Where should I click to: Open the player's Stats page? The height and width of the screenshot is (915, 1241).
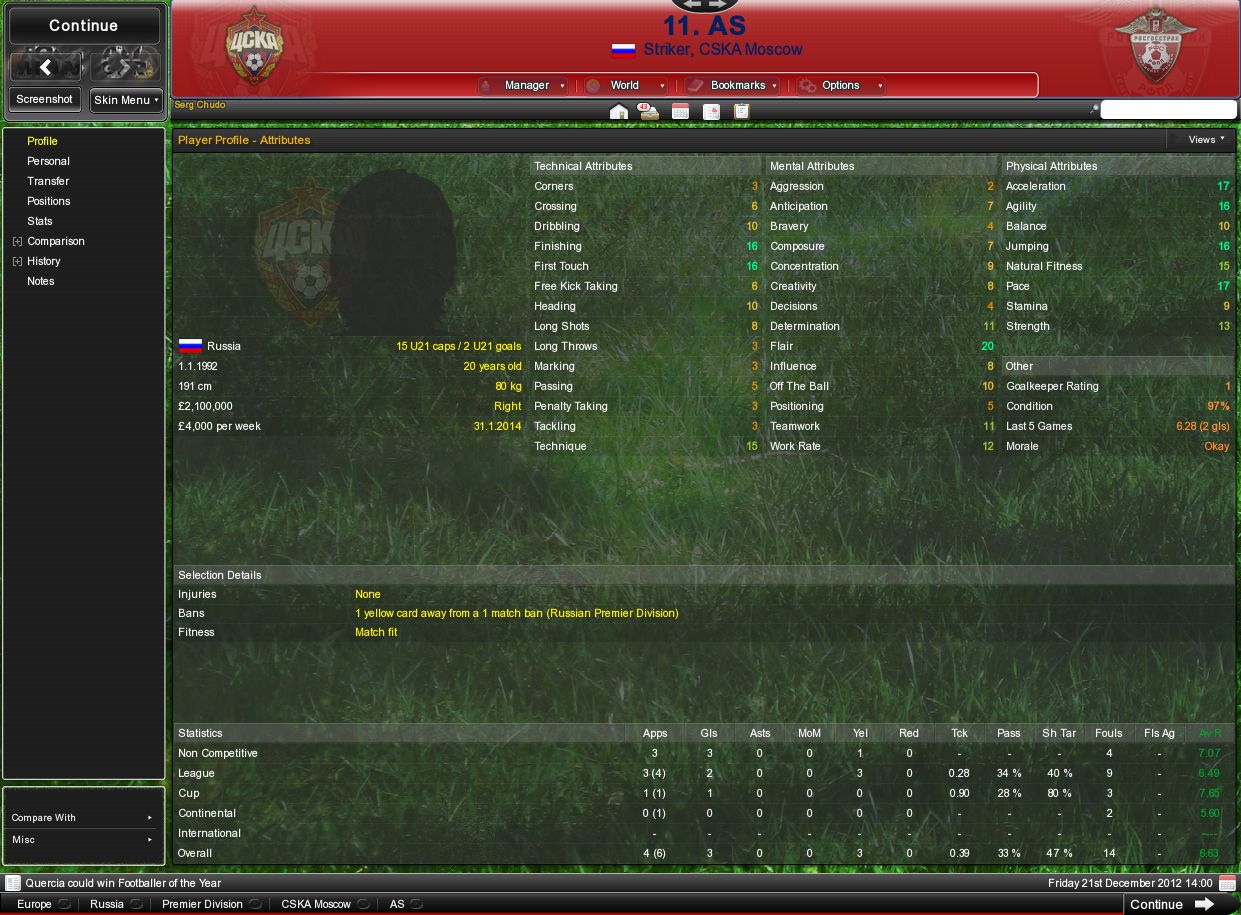(40, 221)
